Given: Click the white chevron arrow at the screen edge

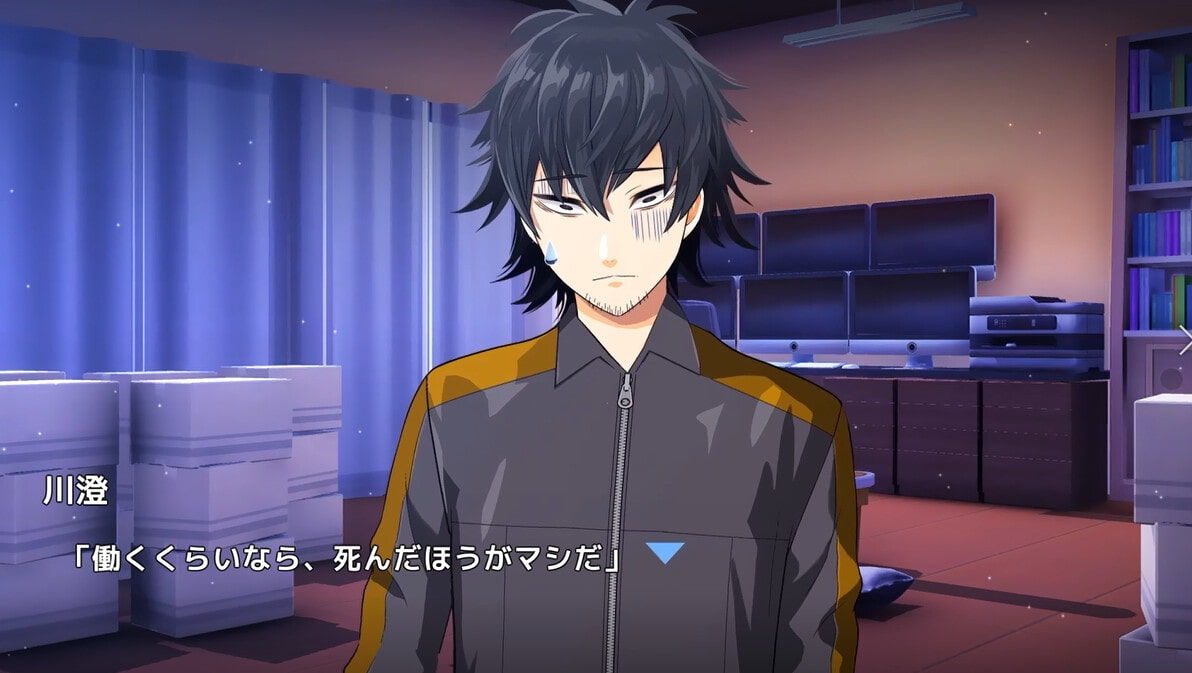Looking at the screenshot, I should [1184, 340].
